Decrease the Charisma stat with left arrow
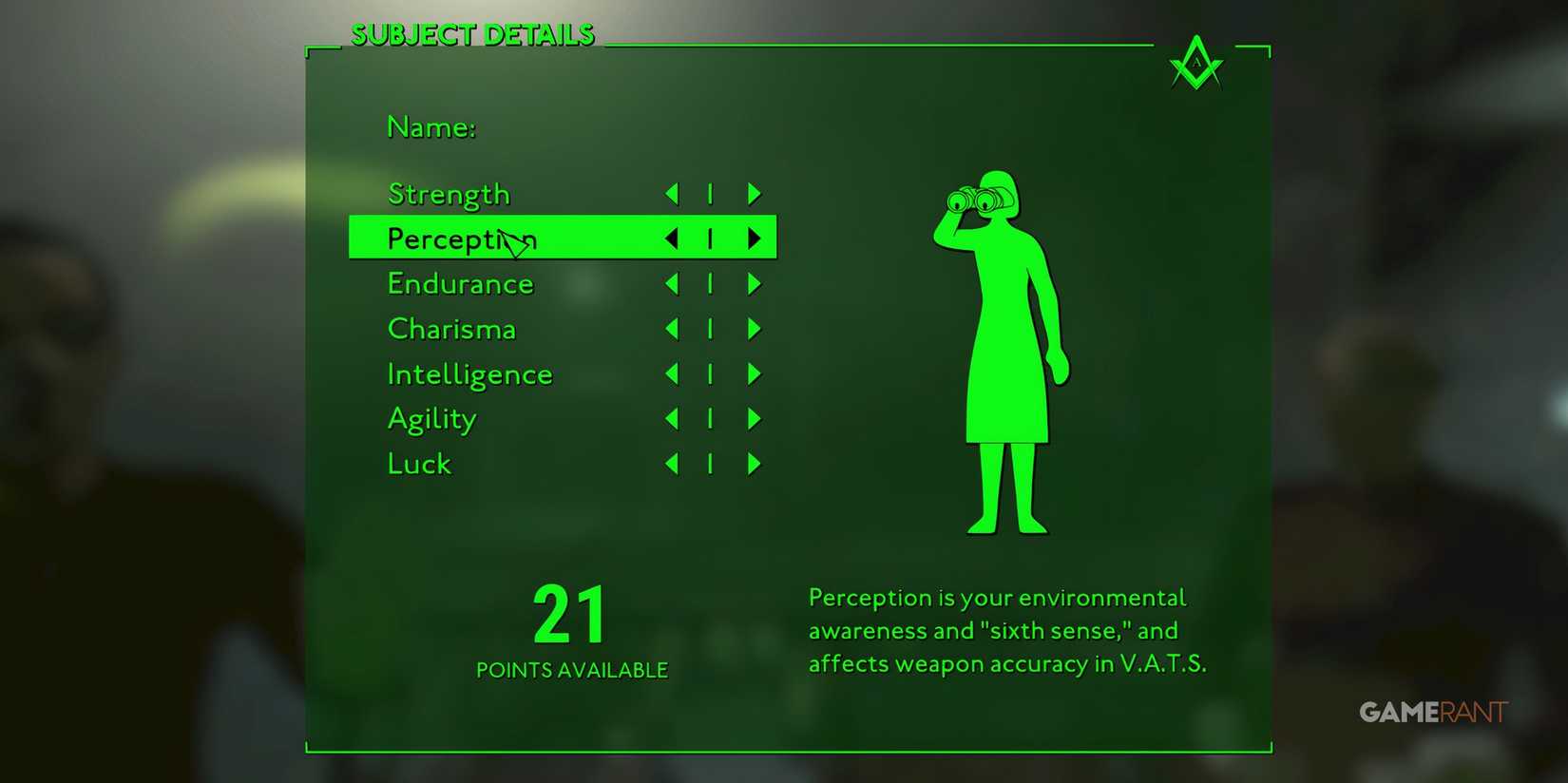 coord(671,329)
